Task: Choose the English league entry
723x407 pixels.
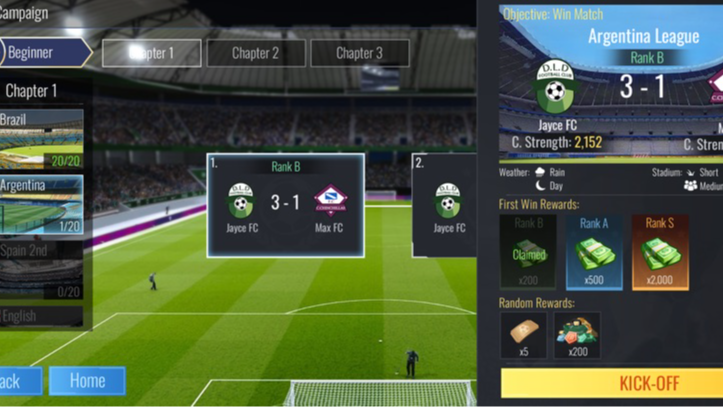Action: pos(41,317)
